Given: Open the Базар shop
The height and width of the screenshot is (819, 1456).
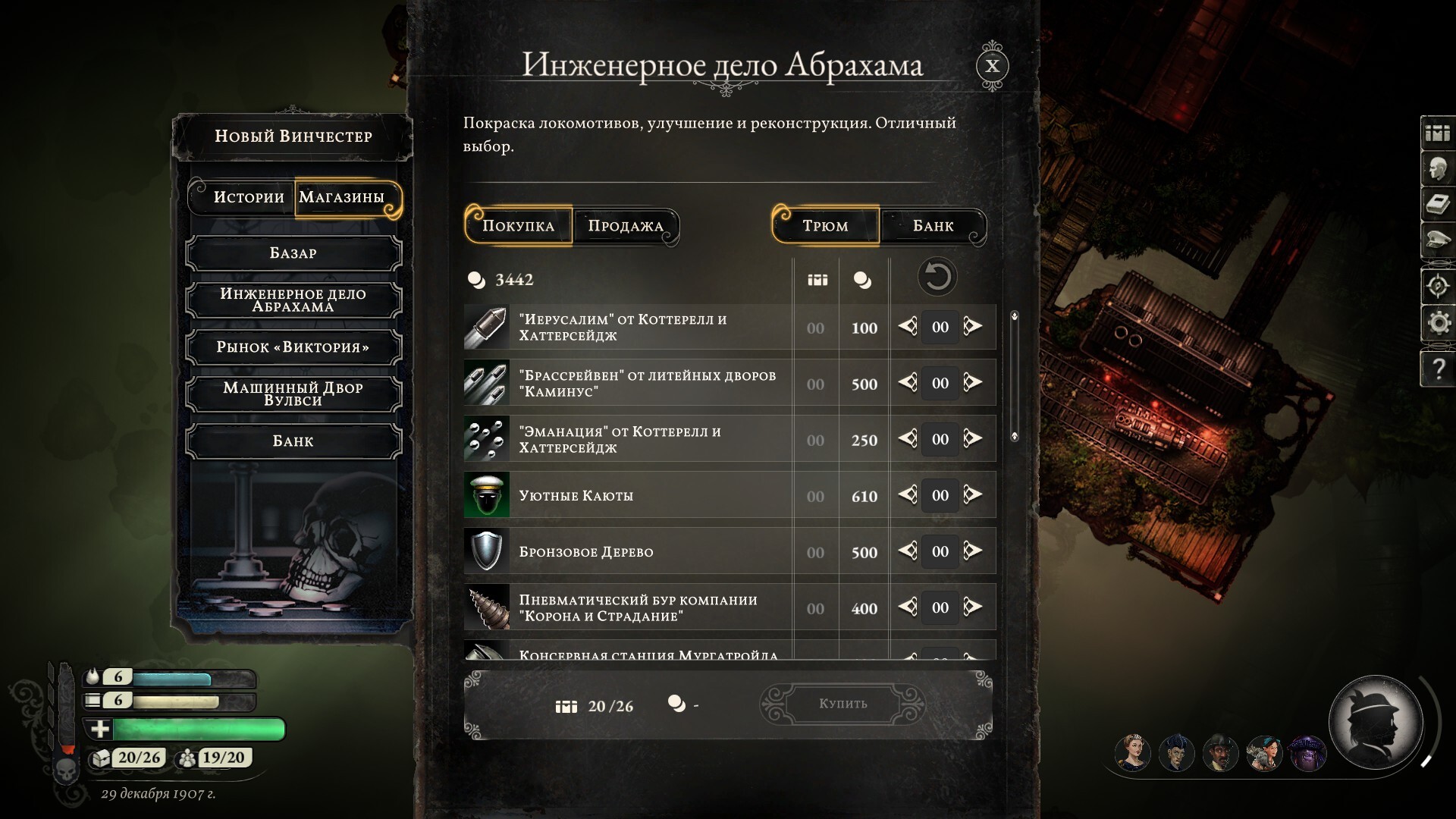Looking at the screenshot, I should (293, 253).
